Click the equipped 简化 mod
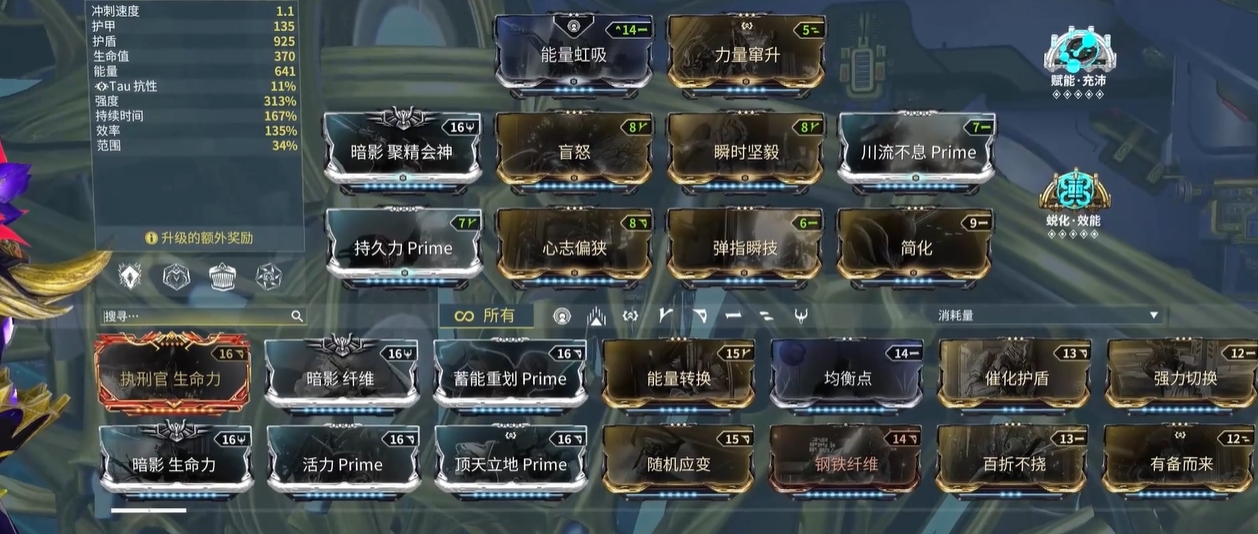Screen dimensions: 1258x534 (917, 248)
